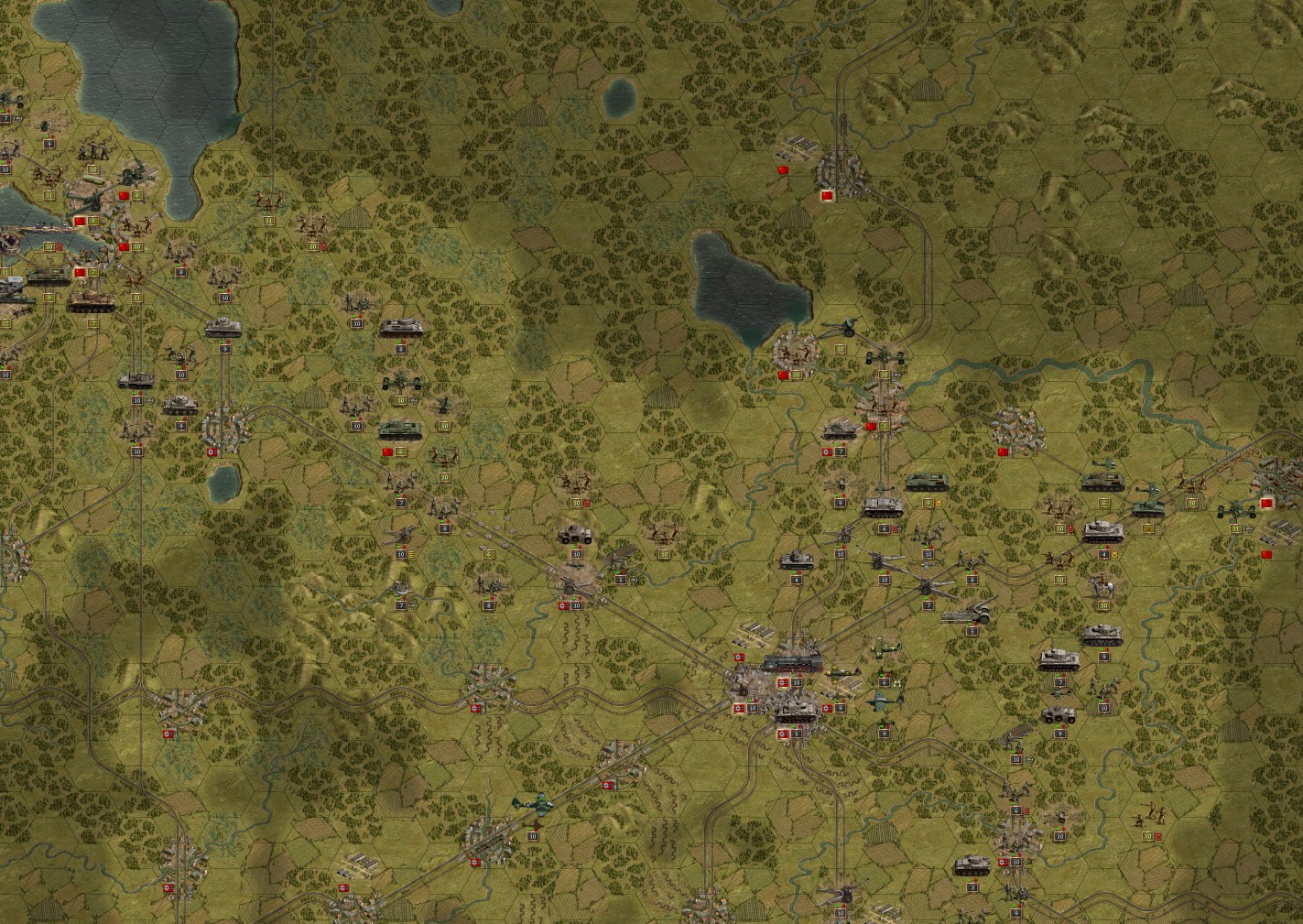Click the yellow X status marker beside a unit

tap(1115, 555)
